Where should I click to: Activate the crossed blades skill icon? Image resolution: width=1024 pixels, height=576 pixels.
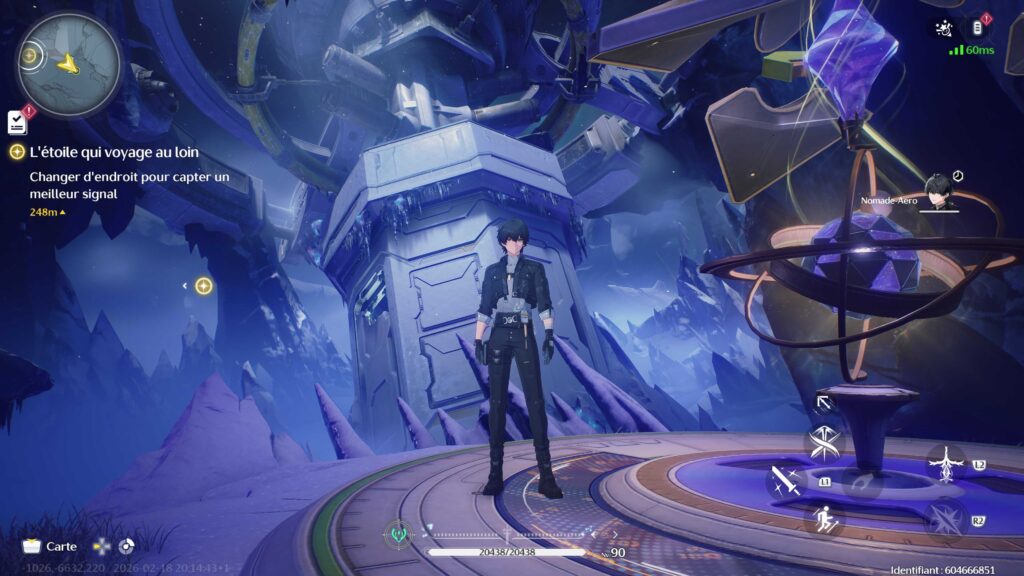coord(825,443)
